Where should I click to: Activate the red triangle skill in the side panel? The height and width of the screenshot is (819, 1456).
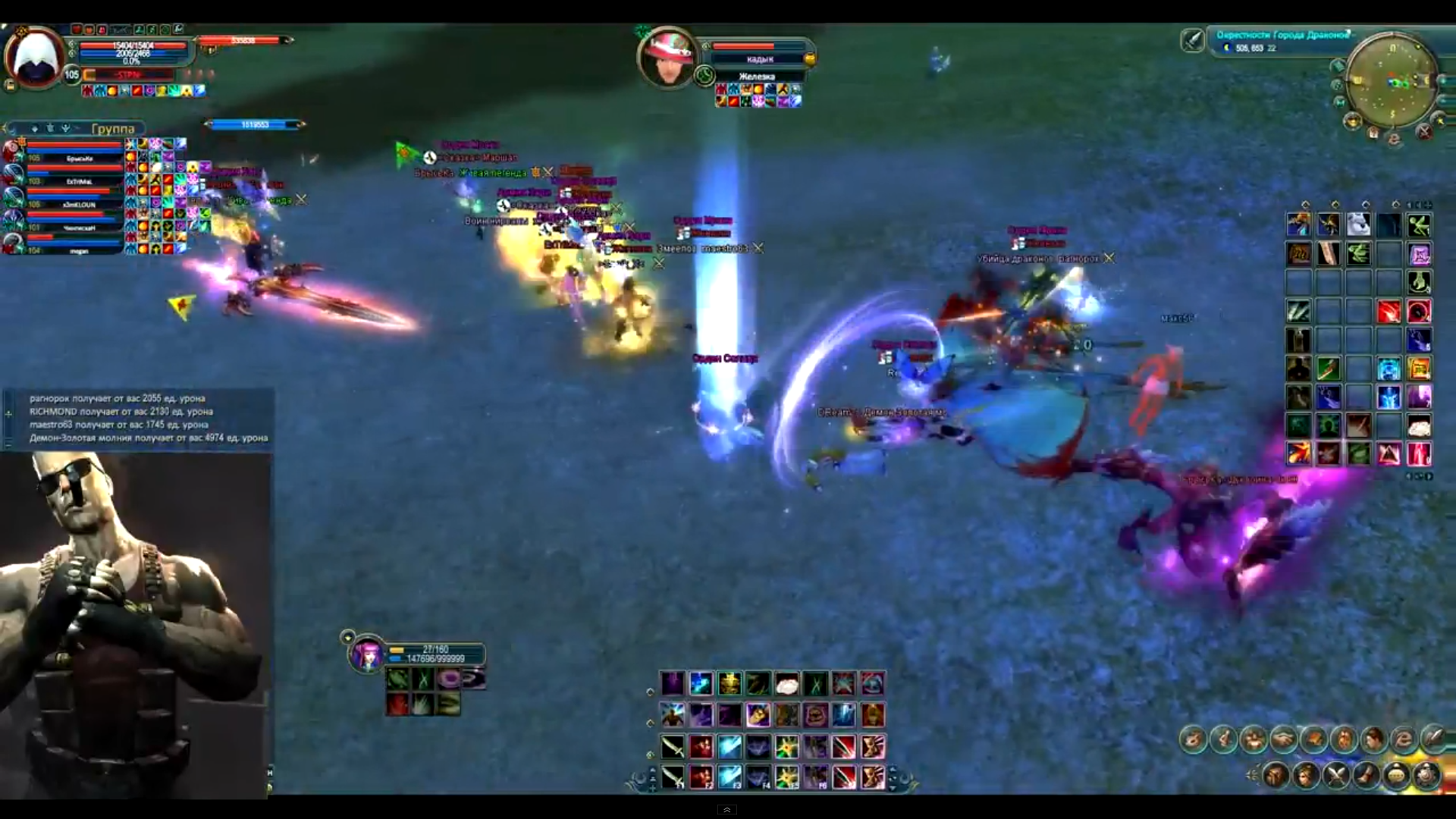(x=1389, y=453)
